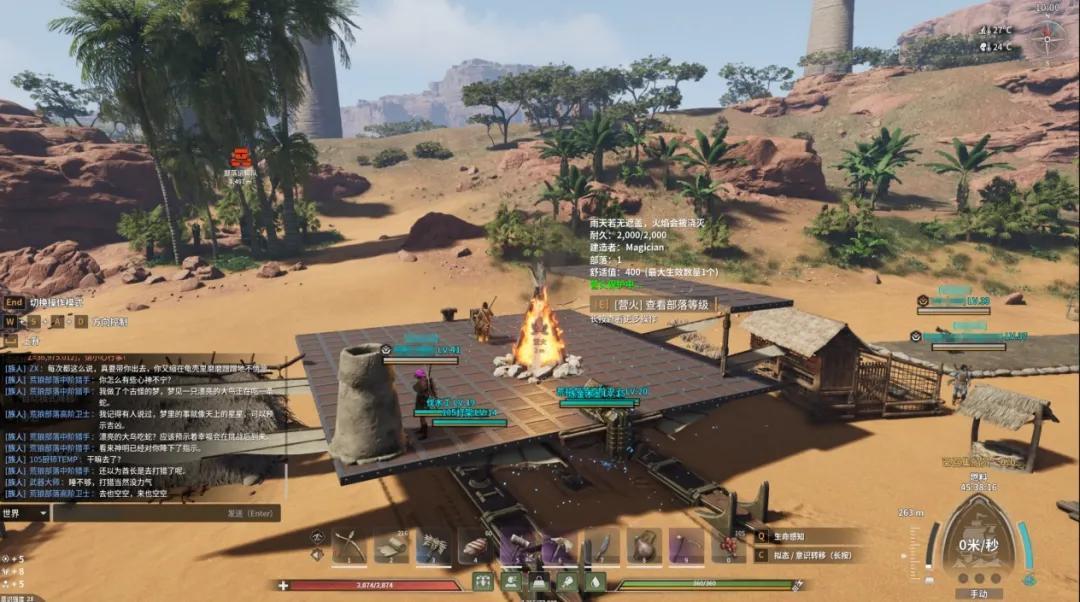Select the striped roll item in the hotbar
This screenshot has height=602, width=1080.
475,546
